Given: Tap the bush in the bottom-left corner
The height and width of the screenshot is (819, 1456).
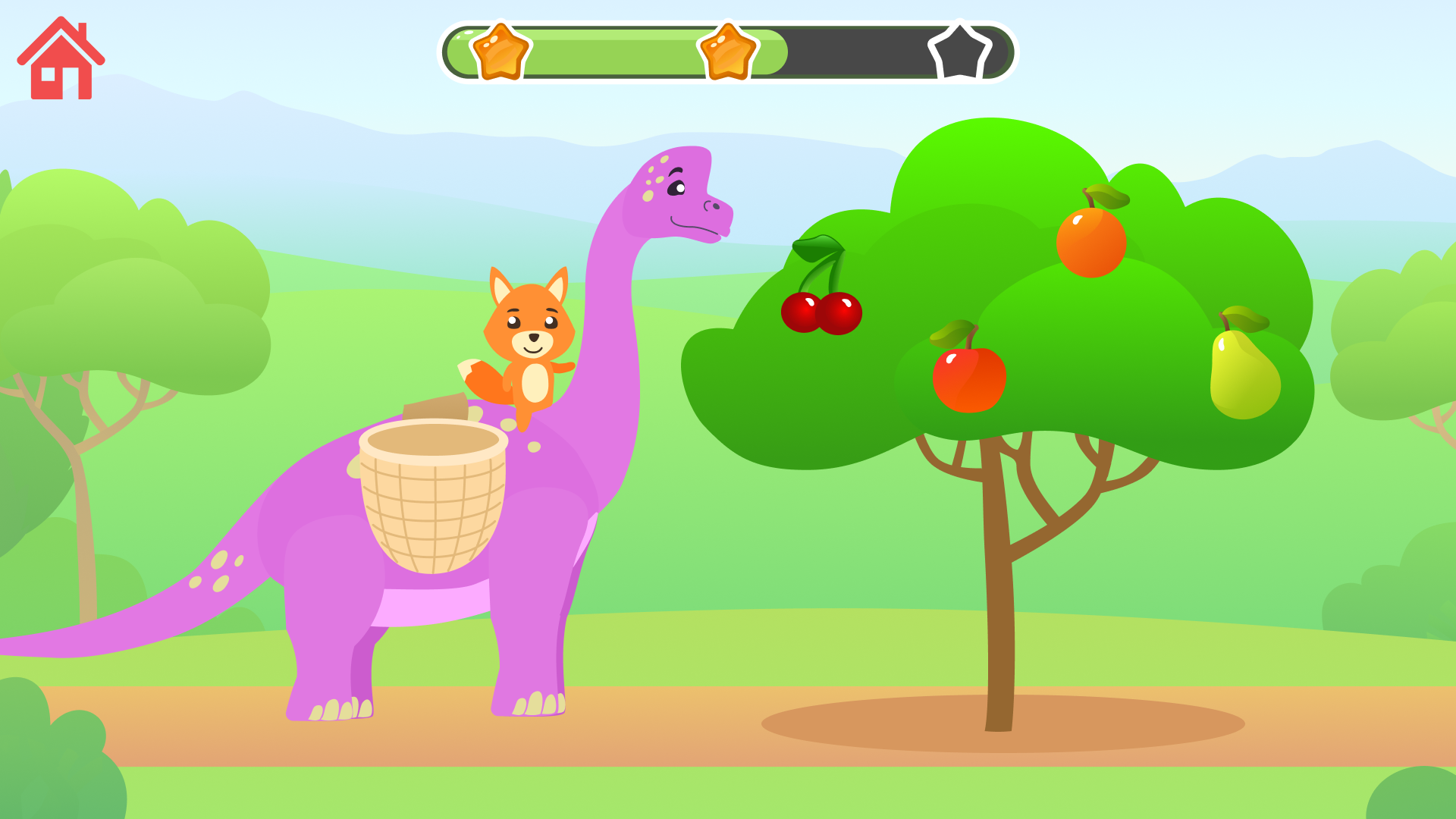Looking at the screenshot, I should [53, 766].
